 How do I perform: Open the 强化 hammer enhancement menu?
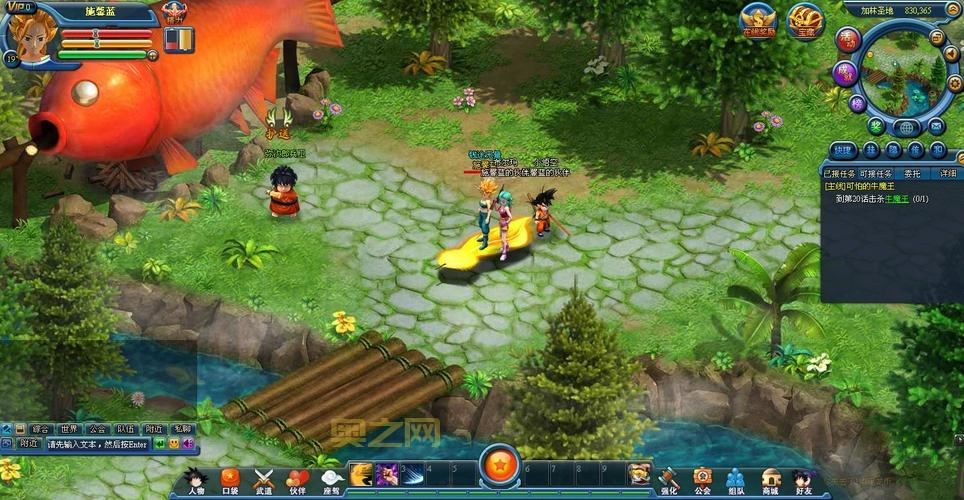click(668, 479)
